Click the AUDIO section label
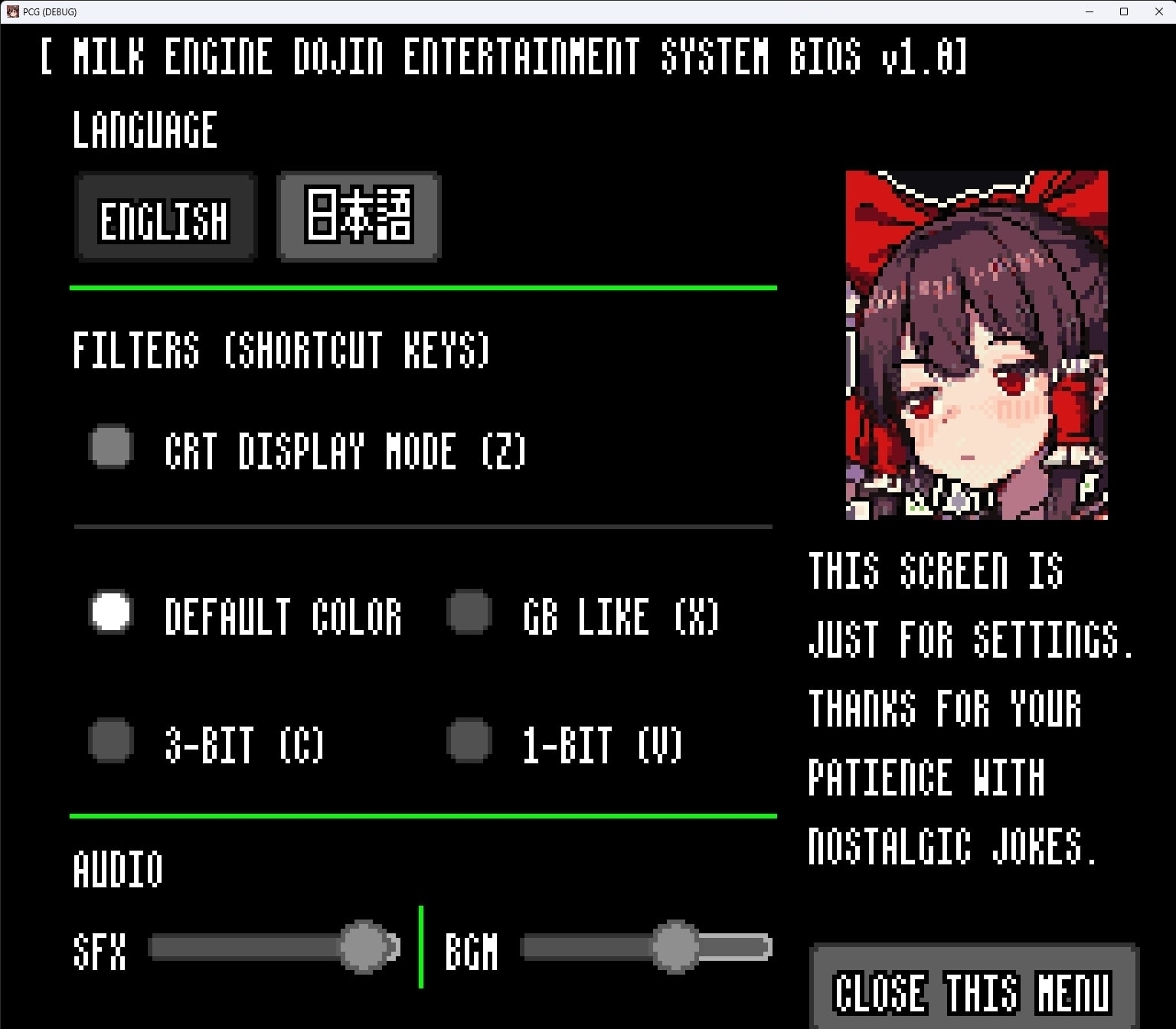The image size is (1176, 1029). pyautogui.click(x=116, y=869)
